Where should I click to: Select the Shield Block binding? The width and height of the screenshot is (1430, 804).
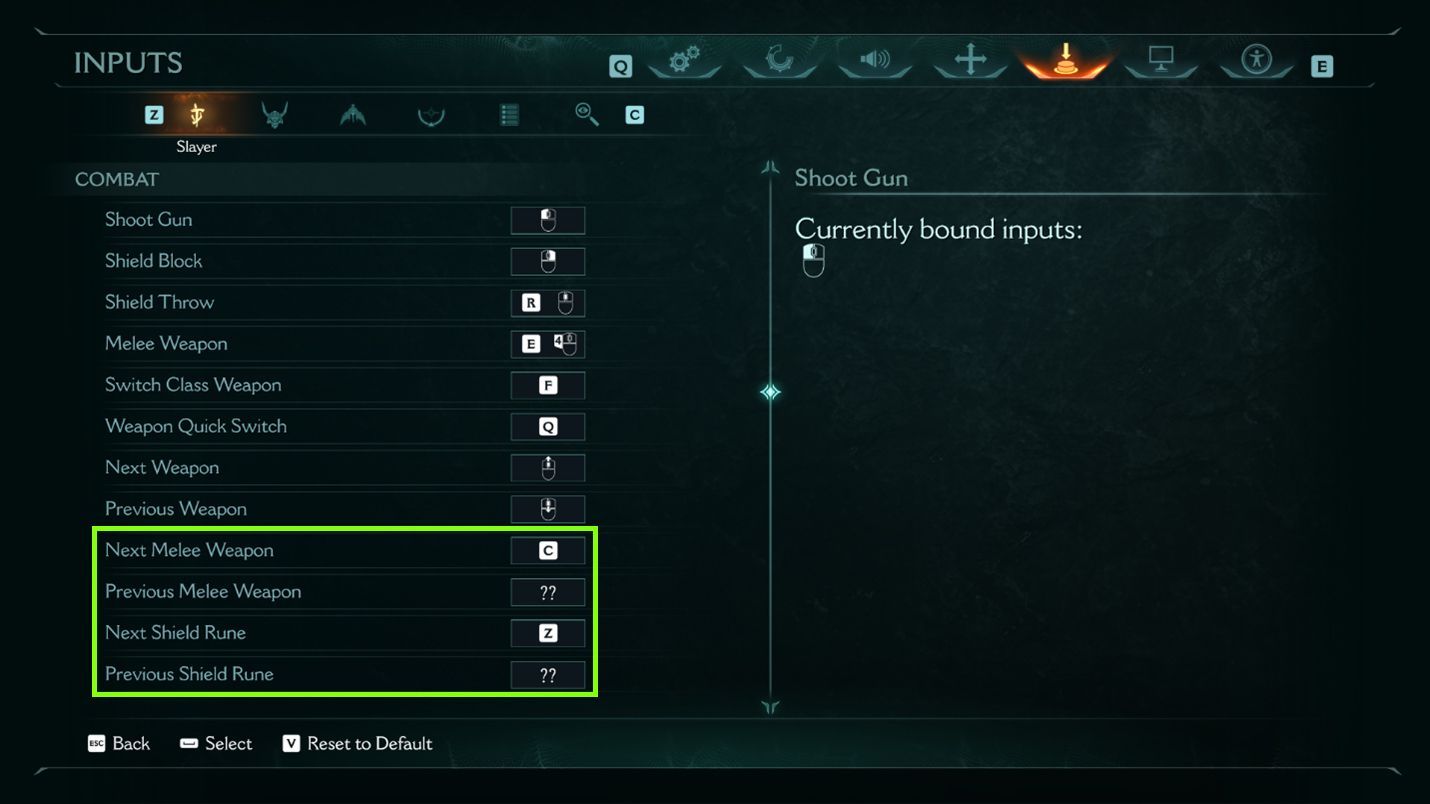(x=548, y=261)
